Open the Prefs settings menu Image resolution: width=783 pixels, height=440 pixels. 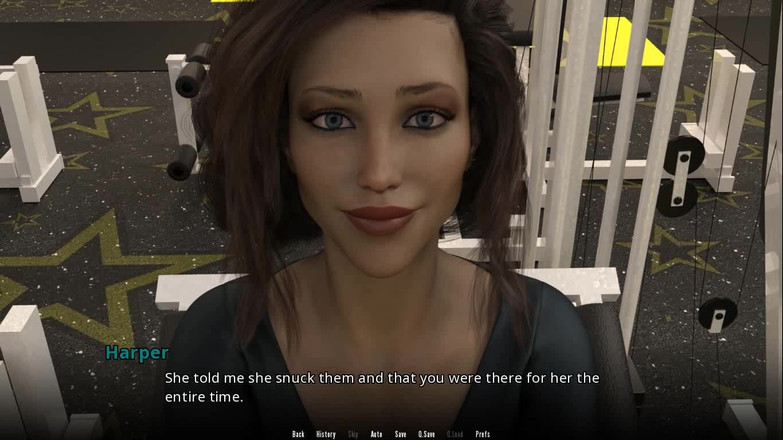pos(483,434)
